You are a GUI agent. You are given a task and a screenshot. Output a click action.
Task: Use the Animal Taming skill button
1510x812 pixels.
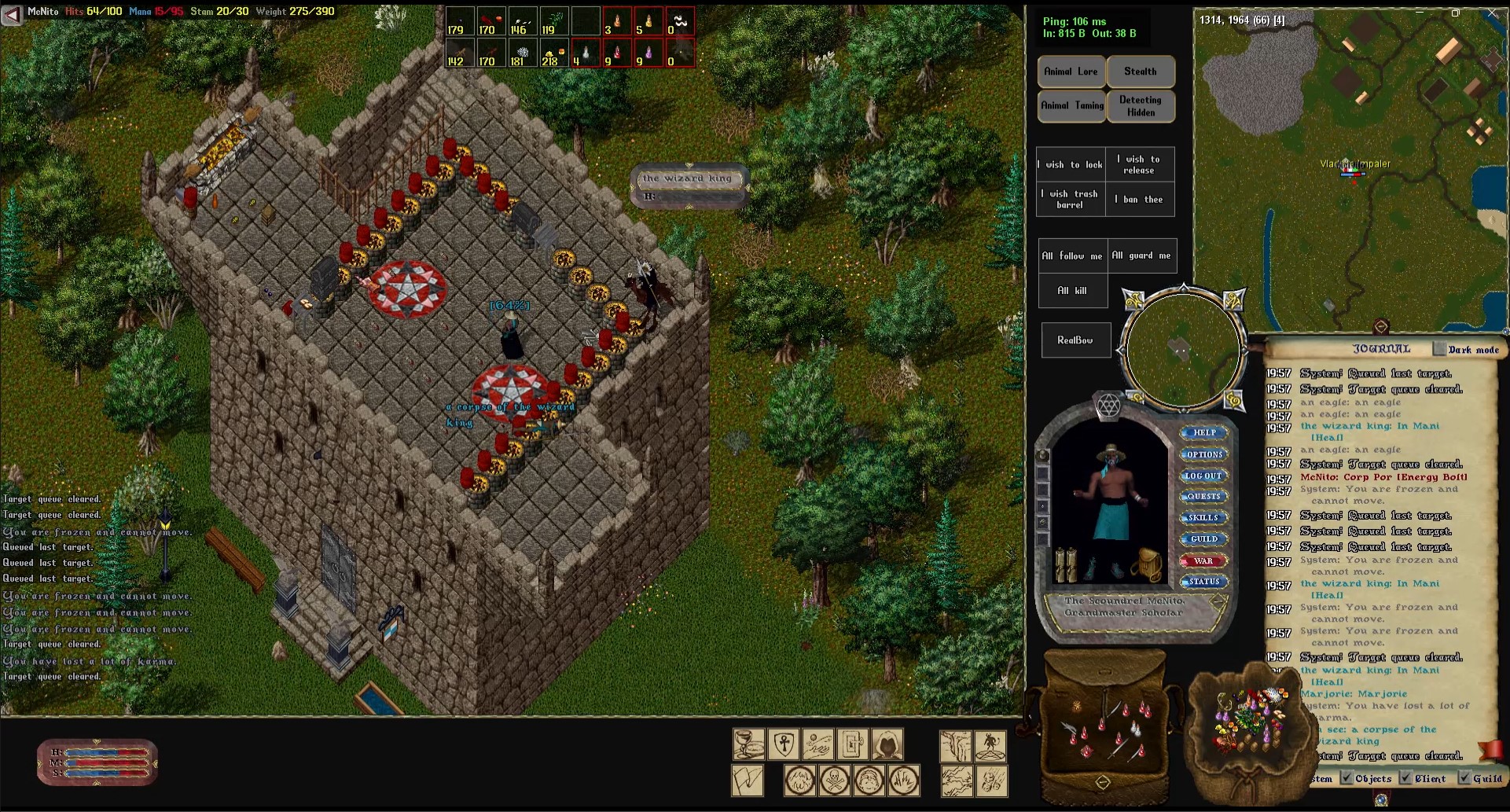(1072, 105)
